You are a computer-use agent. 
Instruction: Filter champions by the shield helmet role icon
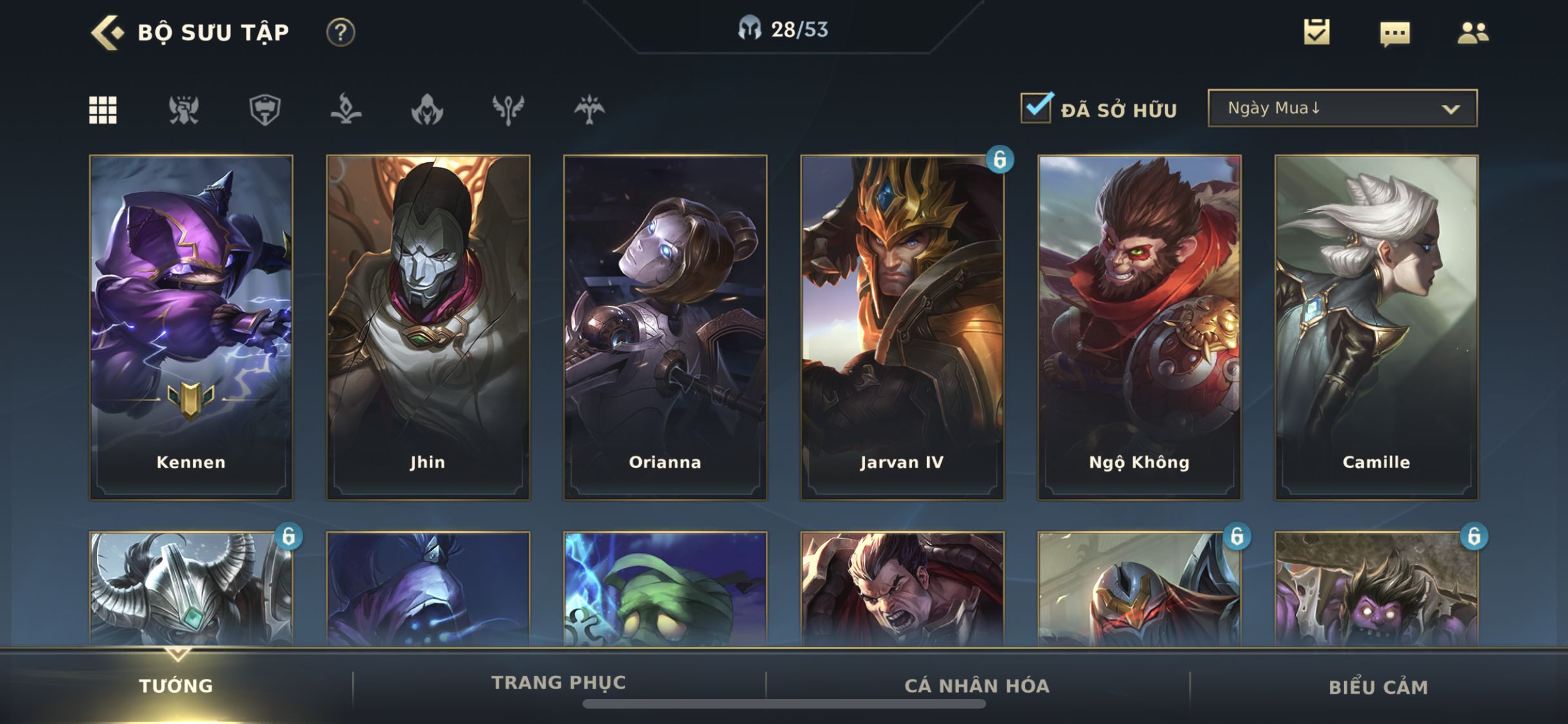coord(265,109)
